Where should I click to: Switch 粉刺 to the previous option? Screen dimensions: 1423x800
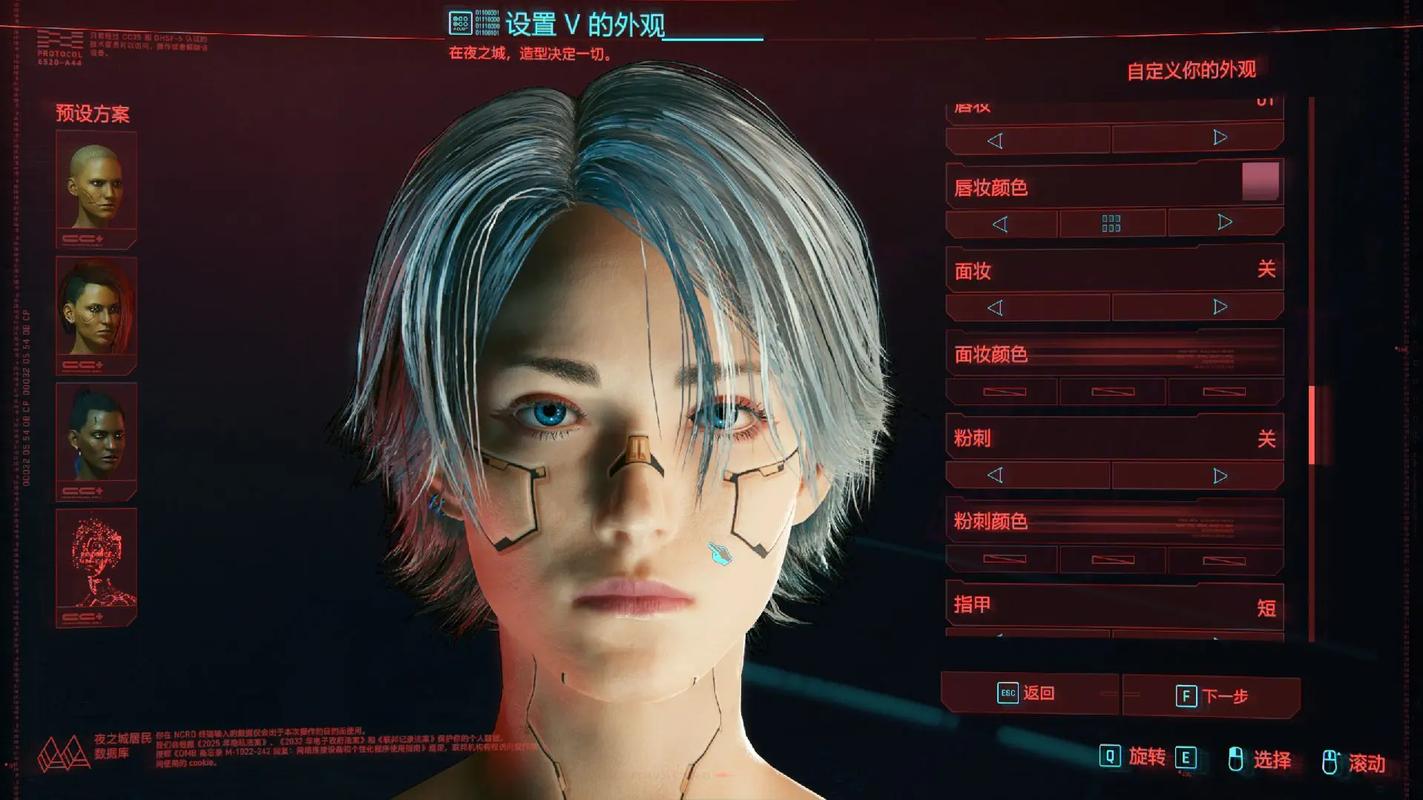[995, 475]
